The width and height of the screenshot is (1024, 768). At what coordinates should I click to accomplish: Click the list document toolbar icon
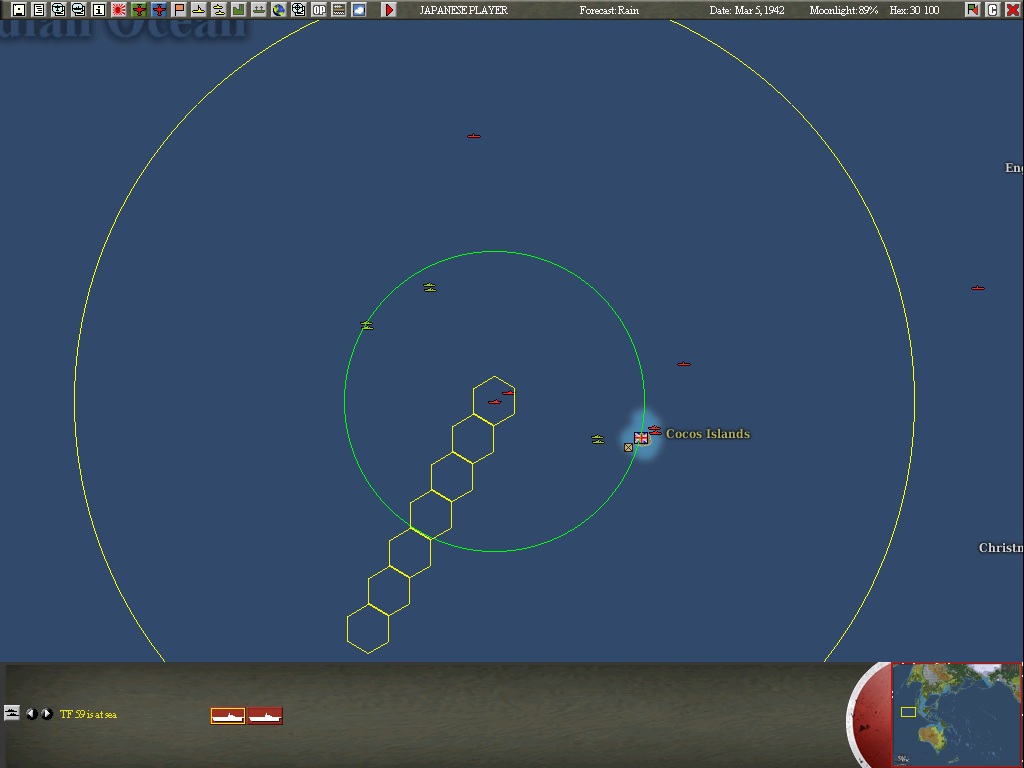(x=39, y=10)
